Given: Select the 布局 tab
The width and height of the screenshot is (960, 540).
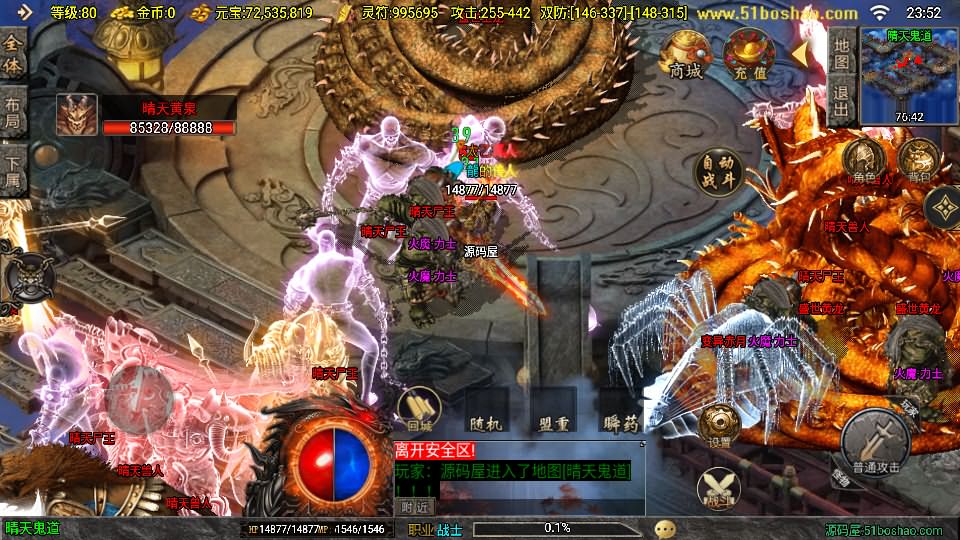Looking at the screenshot, I should click(x=13, y=112).
